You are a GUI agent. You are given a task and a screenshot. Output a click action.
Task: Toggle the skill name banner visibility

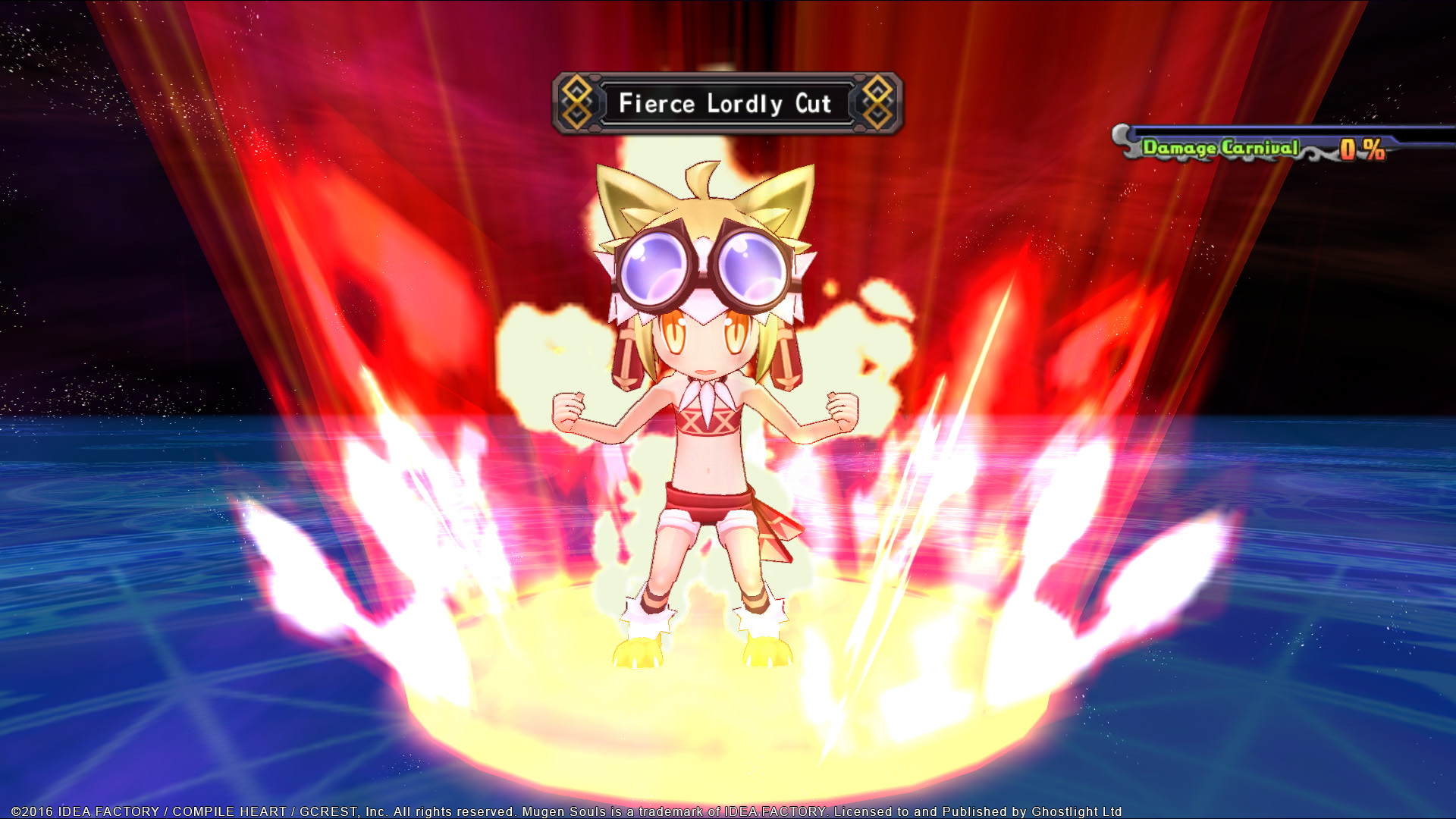[726, 102]
